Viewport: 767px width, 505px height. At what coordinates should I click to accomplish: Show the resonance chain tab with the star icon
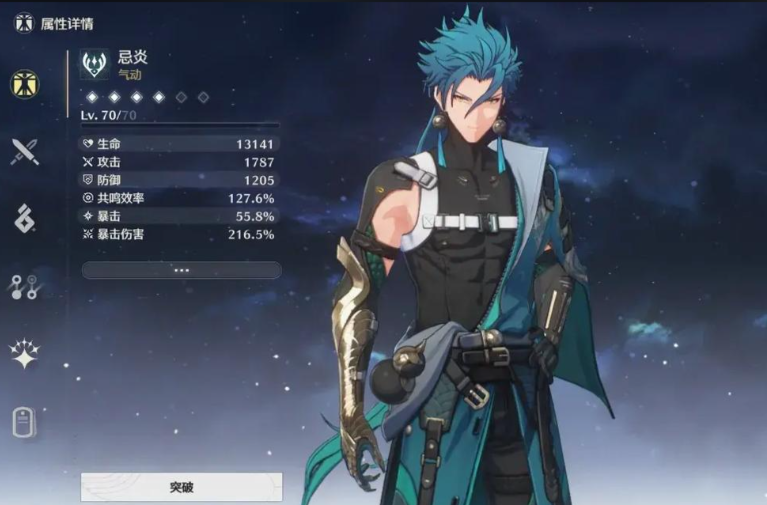[x=25, y=354]
